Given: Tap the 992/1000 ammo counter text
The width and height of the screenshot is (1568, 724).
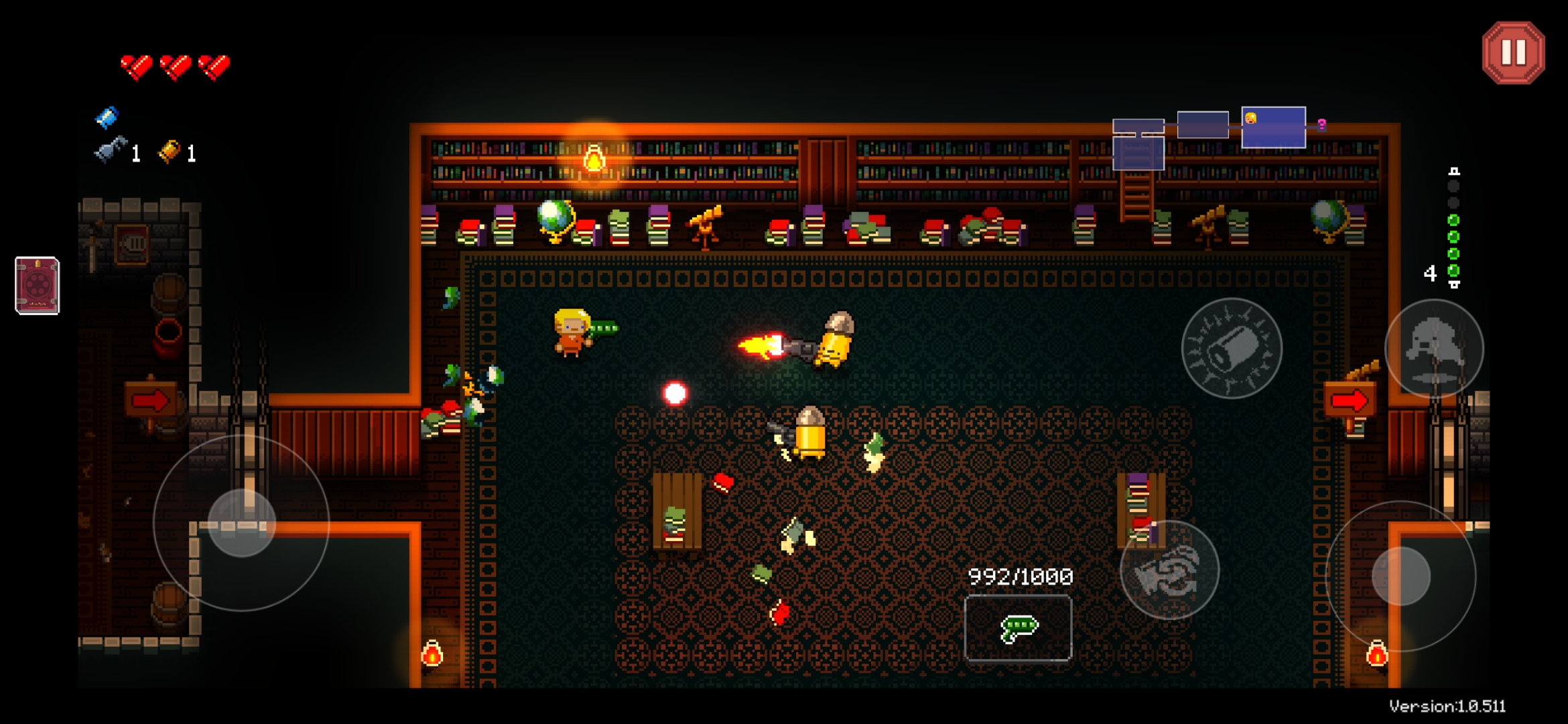Looking at the screenshot, I should click(x=1020, y=575).
